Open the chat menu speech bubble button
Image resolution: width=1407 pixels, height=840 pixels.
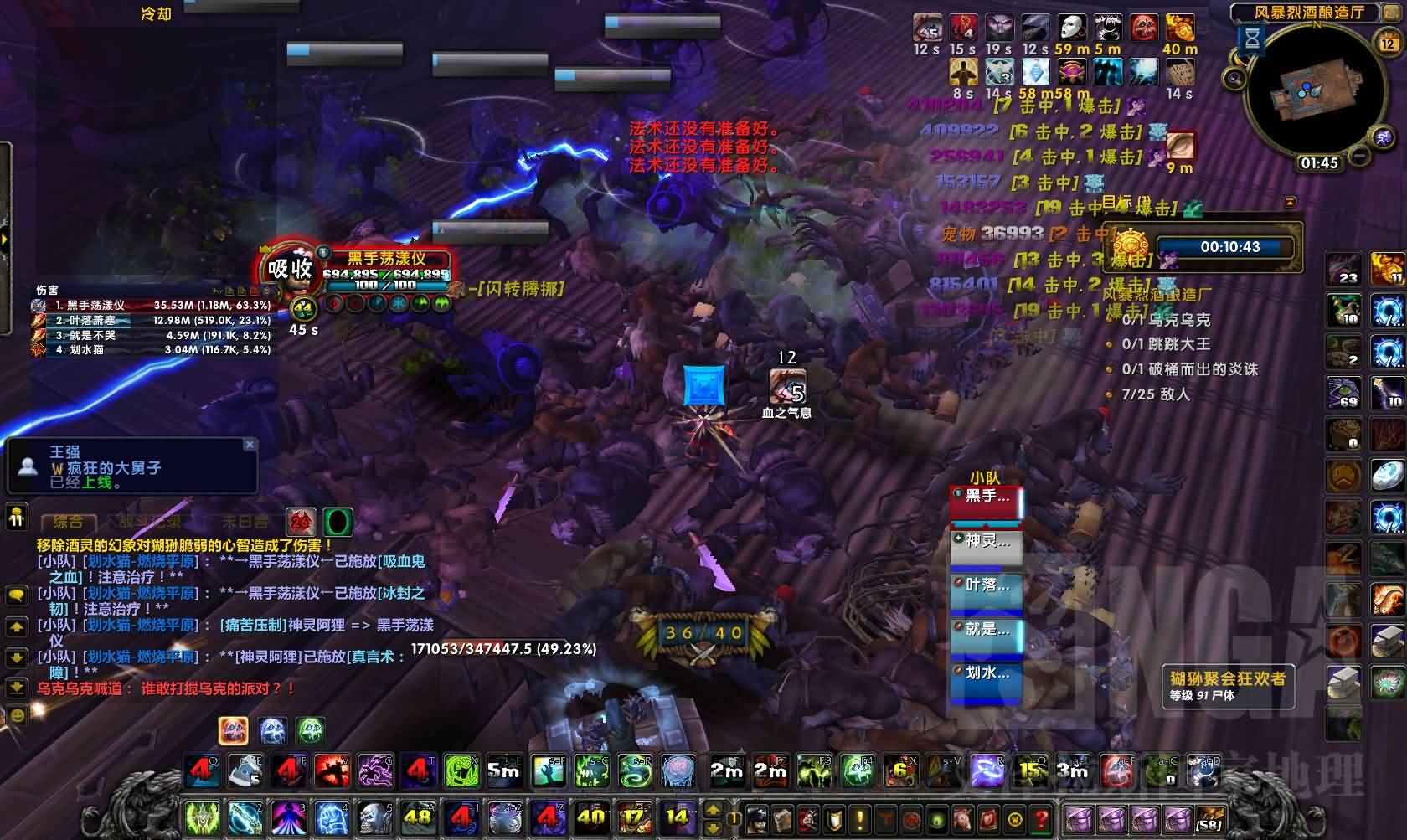pyautogui.click(x=17, y=595)
